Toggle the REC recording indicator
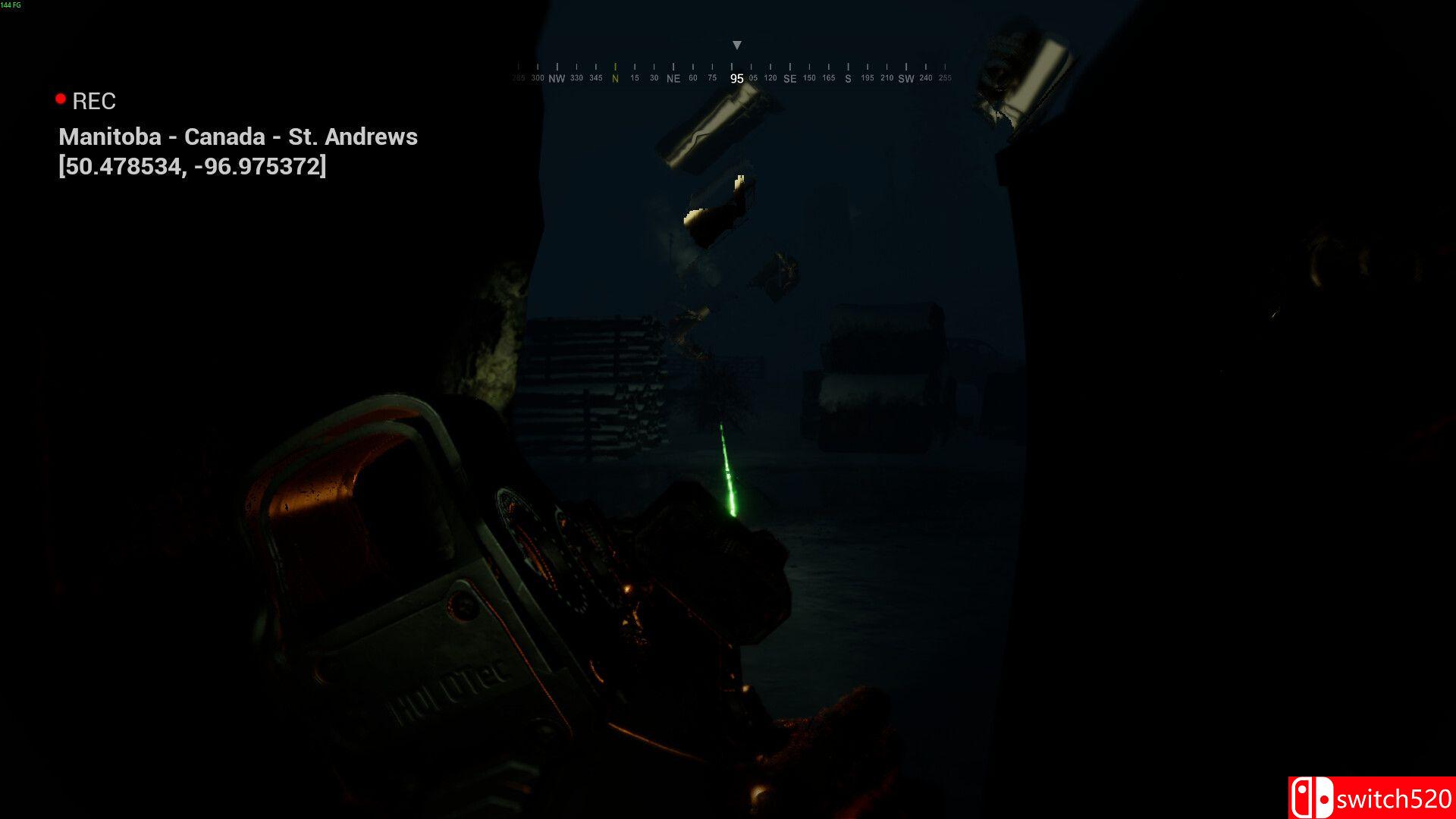This screenshot has height=819, width=1456. point(93,101)
